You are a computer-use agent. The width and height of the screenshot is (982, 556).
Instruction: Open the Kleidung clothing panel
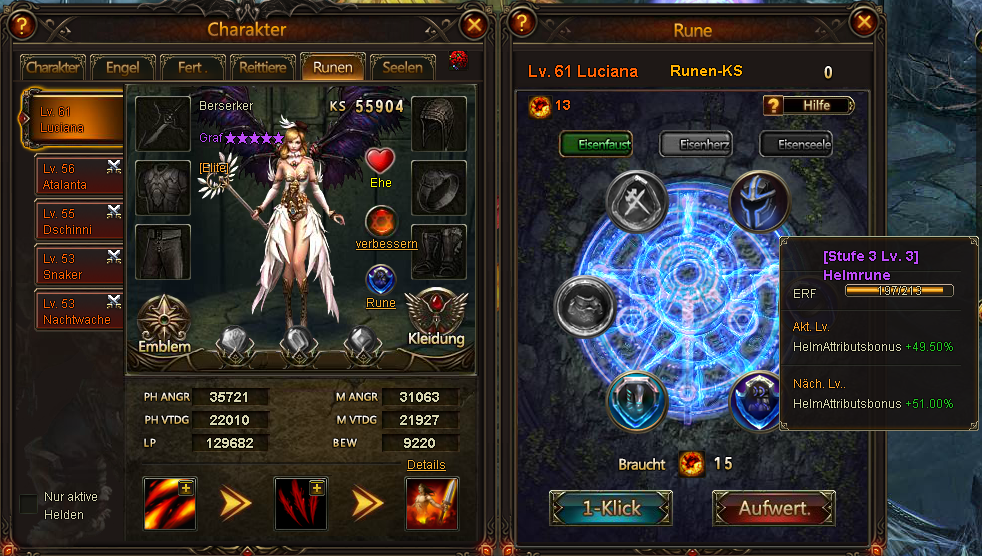(x=436, y=316)
